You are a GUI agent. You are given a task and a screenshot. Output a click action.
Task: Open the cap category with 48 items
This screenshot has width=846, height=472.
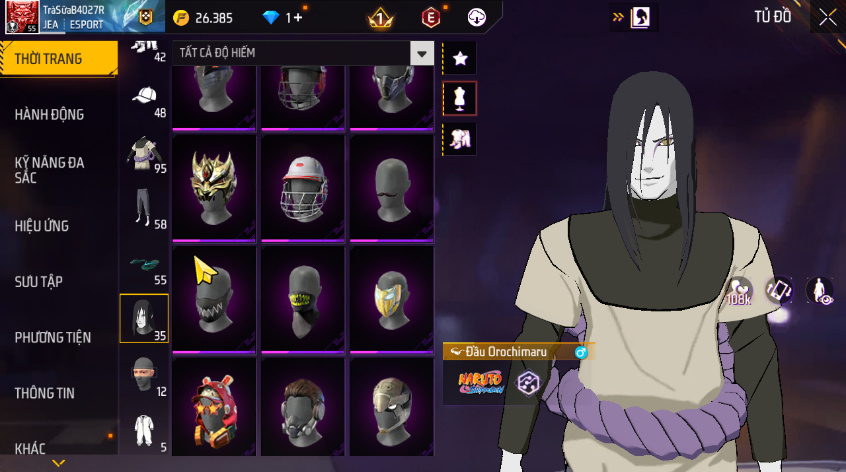145,99
